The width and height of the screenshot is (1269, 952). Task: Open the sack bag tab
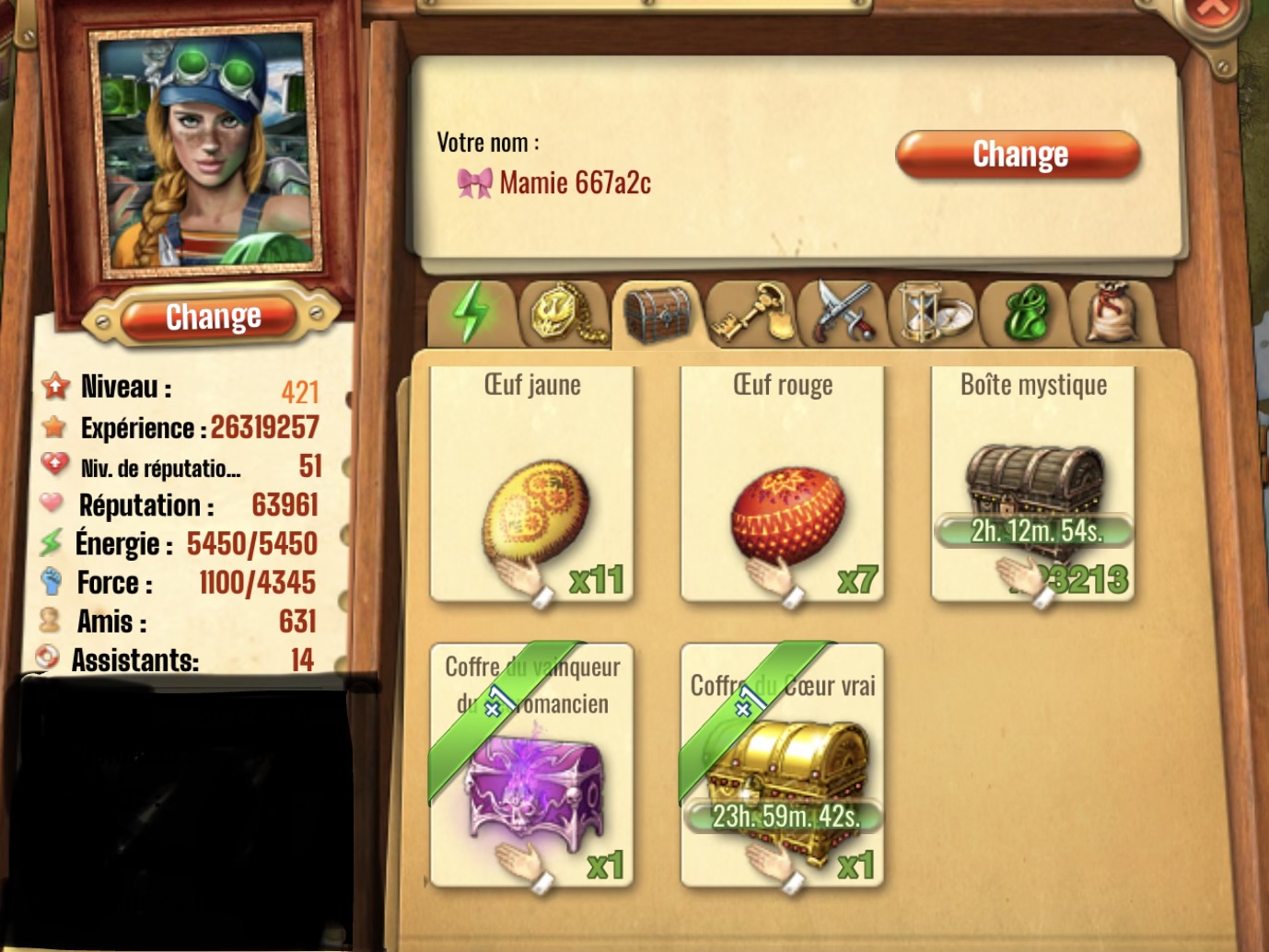pos(1112,314)
